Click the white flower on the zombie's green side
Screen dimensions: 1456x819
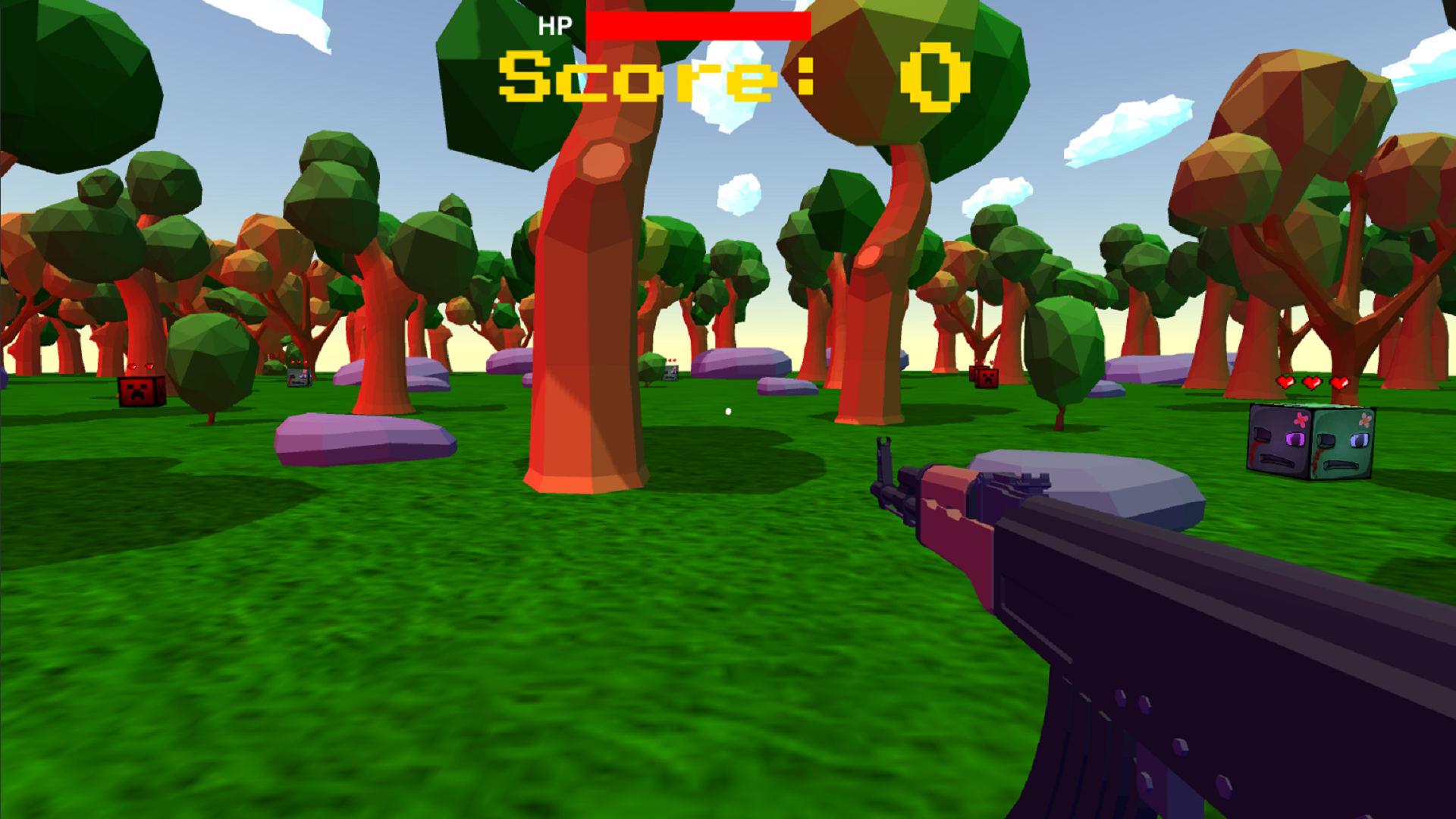1365,419
